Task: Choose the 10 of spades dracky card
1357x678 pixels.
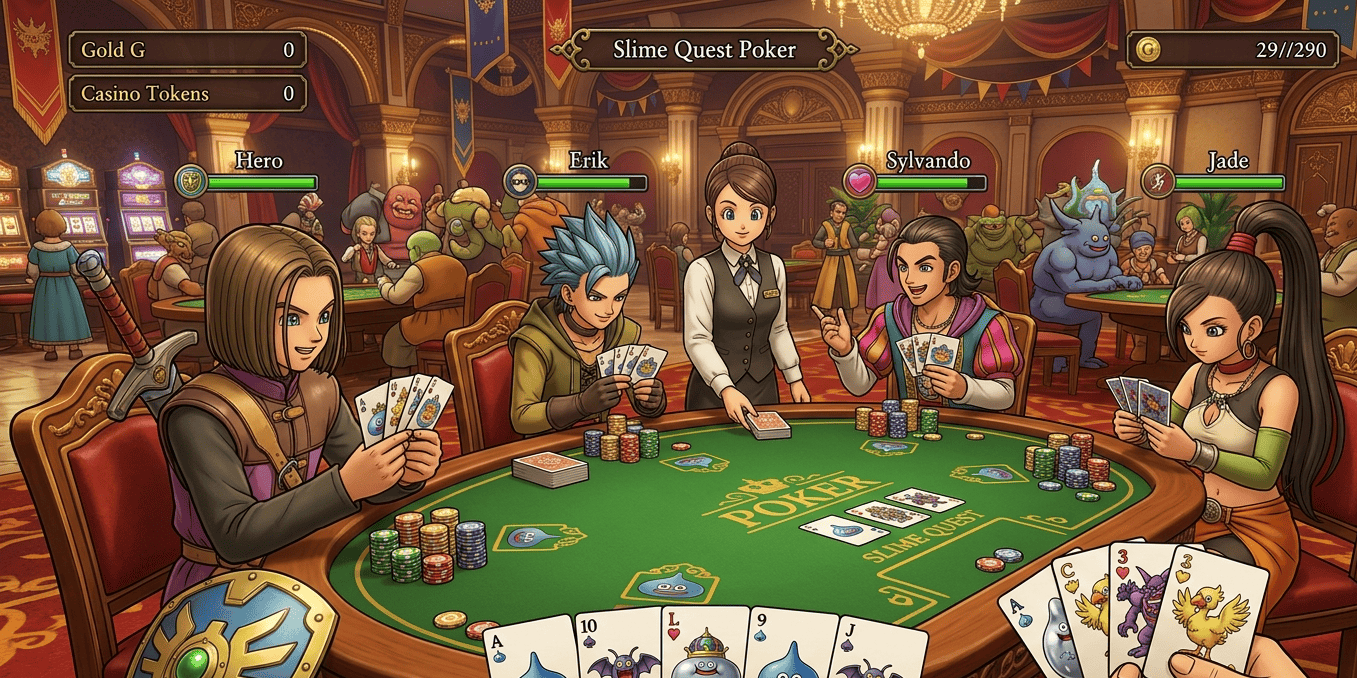Action: (x=617, y=645)
